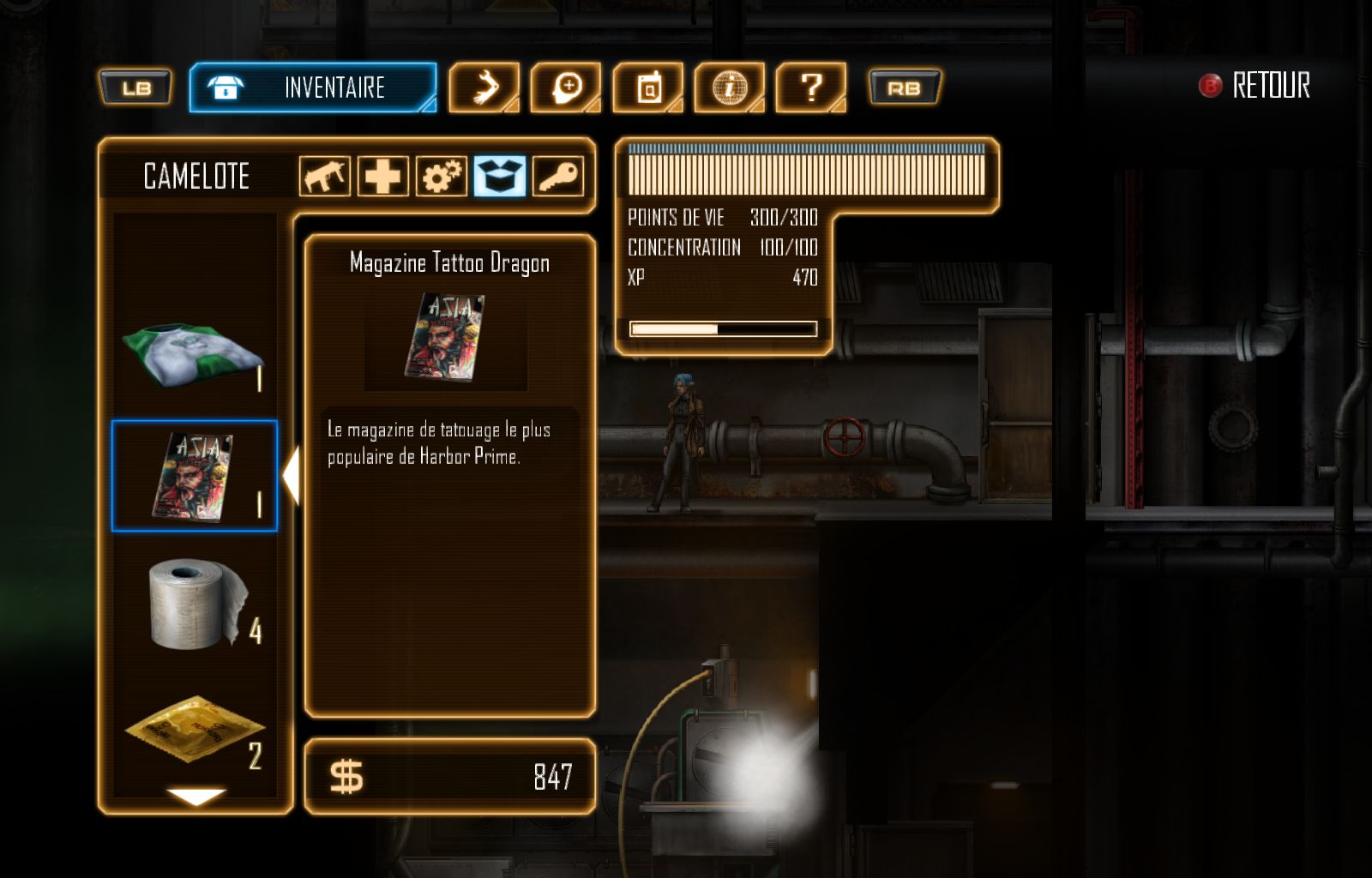Select the phone device tab
Image resolution: width=1372 pixels, height=878 pixels.
(x=647, y=87)
